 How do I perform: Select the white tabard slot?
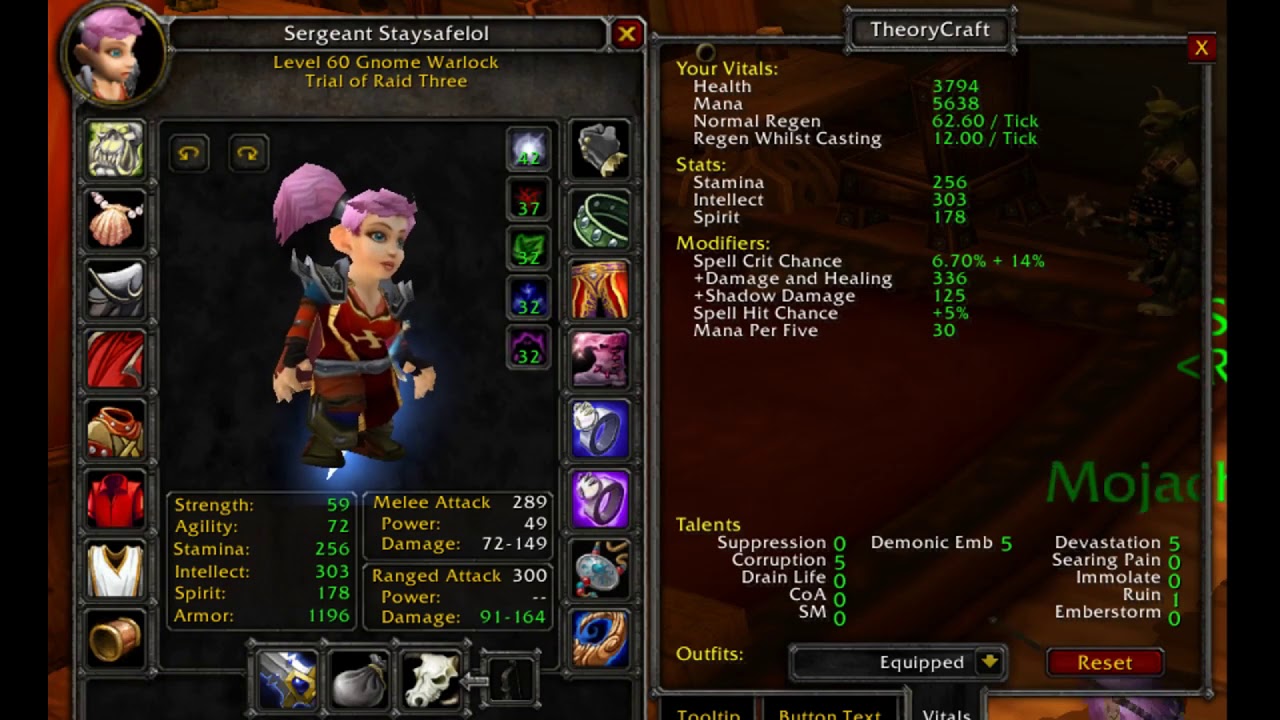[116, 570]
